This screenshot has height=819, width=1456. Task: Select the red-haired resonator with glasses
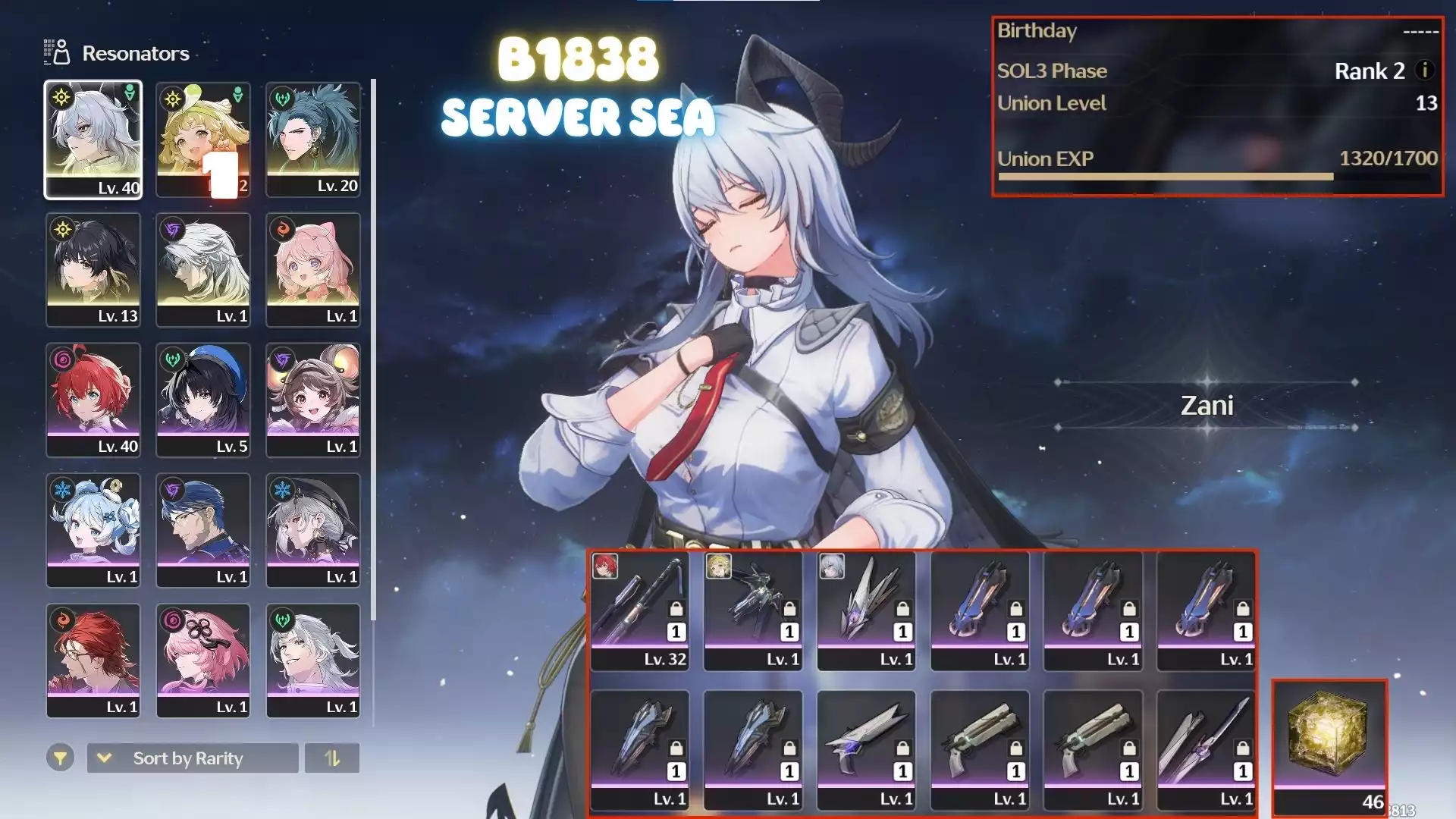[93, 661]
